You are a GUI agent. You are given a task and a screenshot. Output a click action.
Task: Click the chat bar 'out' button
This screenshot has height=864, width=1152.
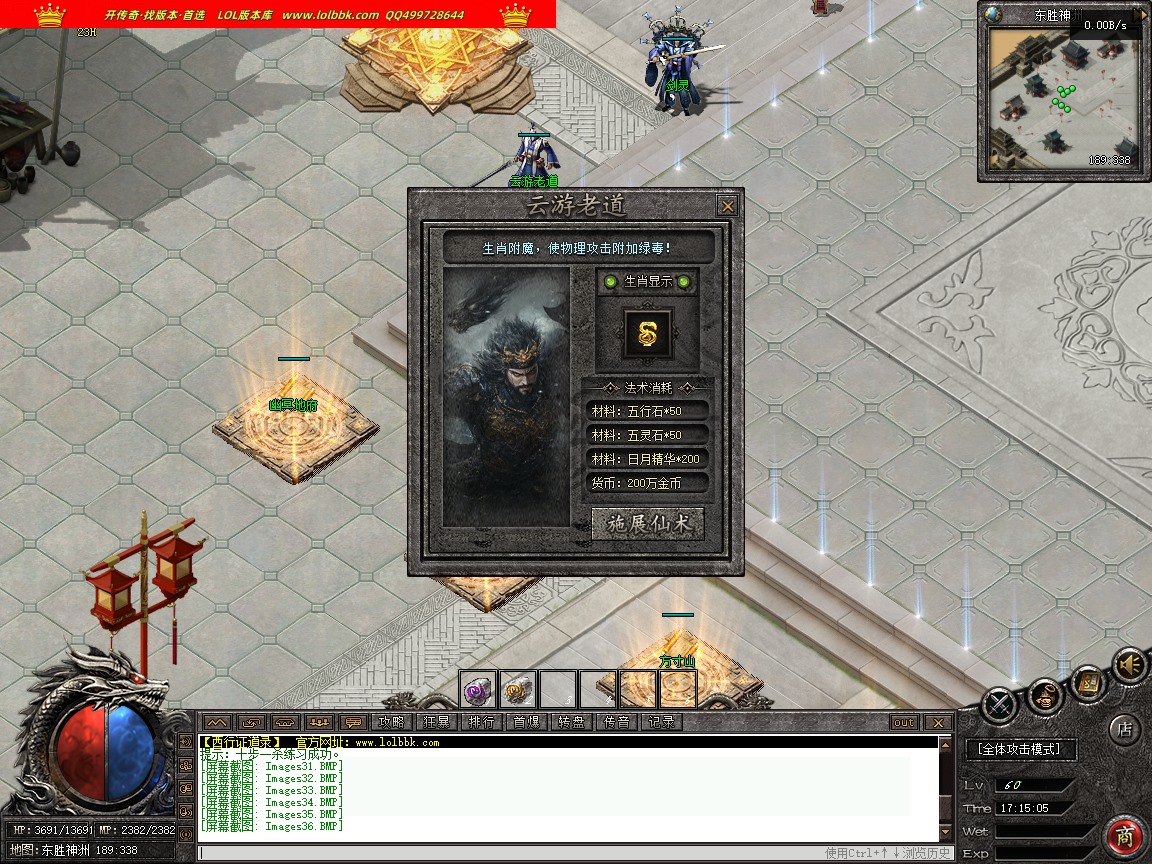[903, 722]
